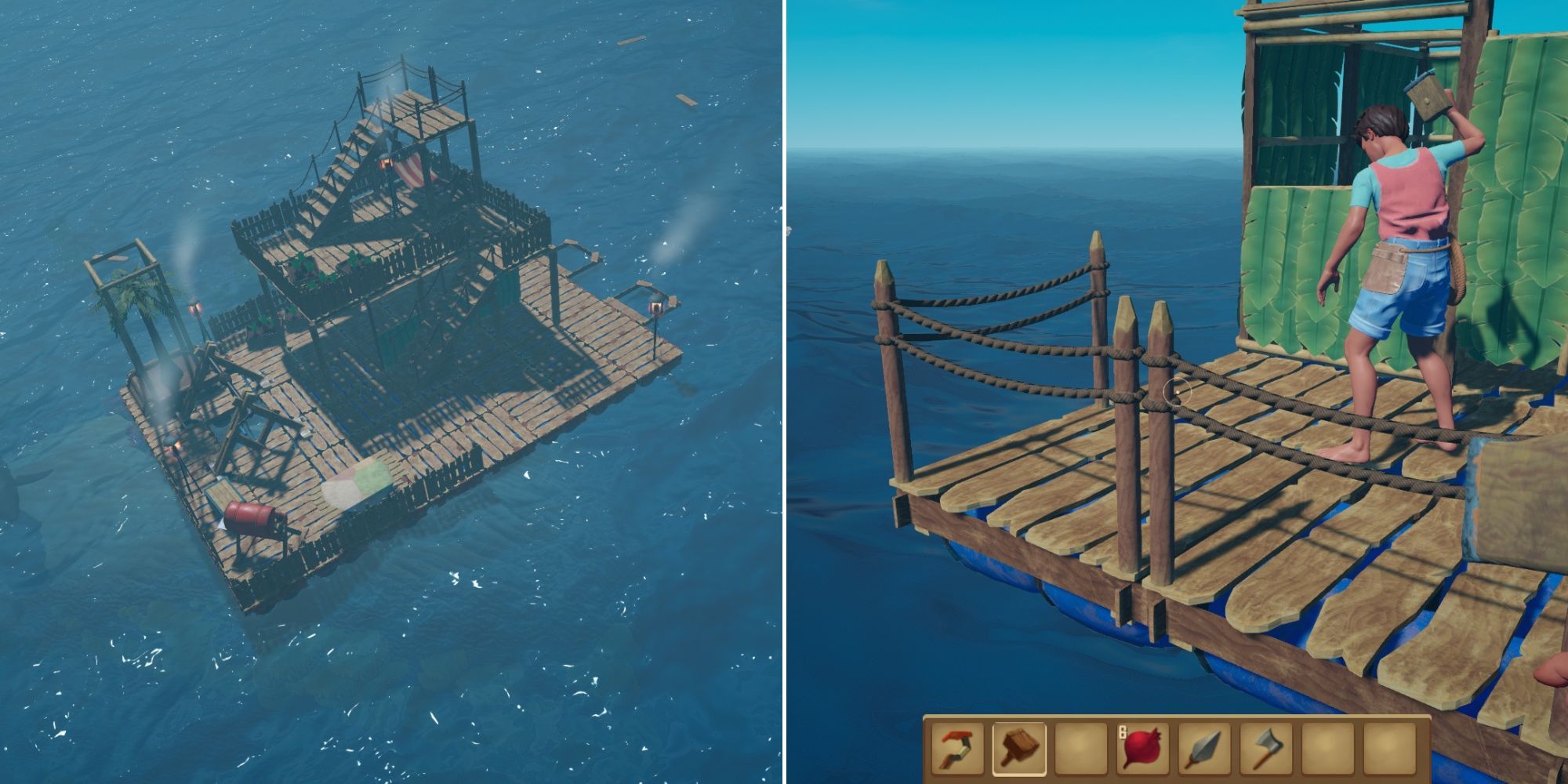Select the stack of six beets

1142,751
